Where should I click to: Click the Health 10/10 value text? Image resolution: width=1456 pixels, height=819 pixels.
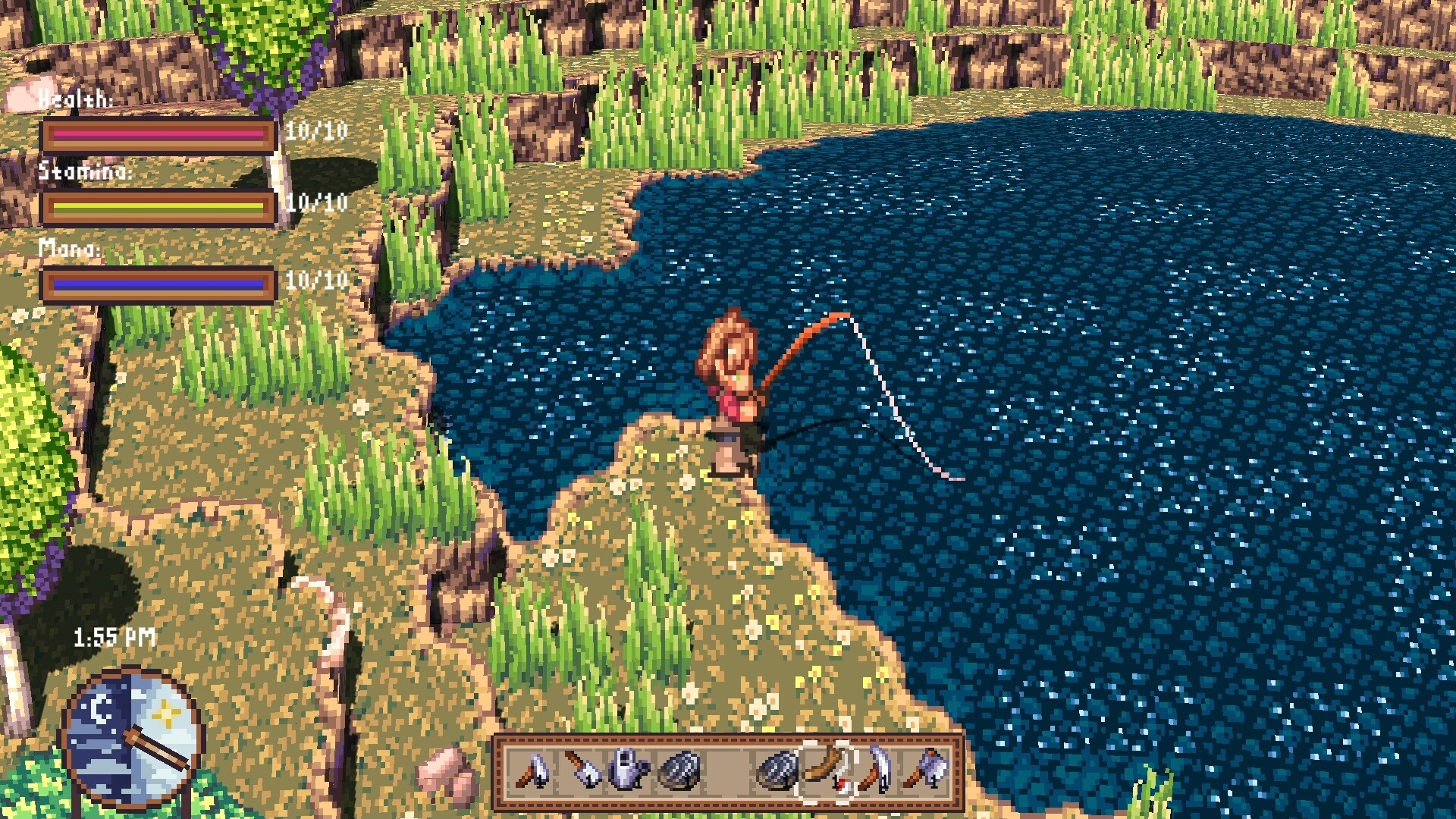tap(315, 130)
